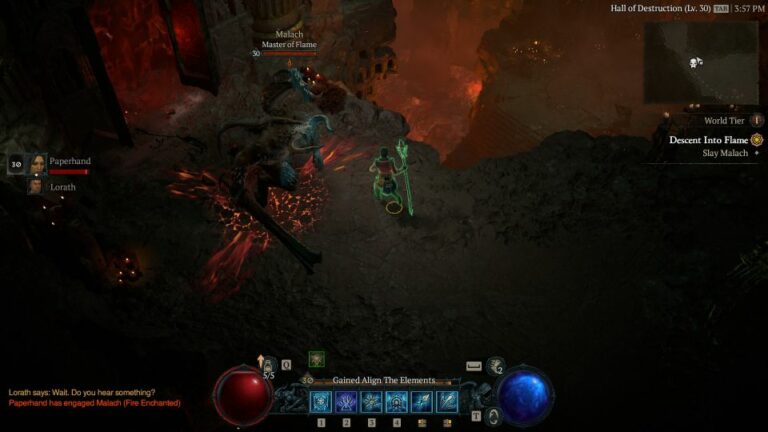The width and height of the screenshot is (768, 432).
Task: Use the right mouse button skill slot
Action: tap(447, 401)
